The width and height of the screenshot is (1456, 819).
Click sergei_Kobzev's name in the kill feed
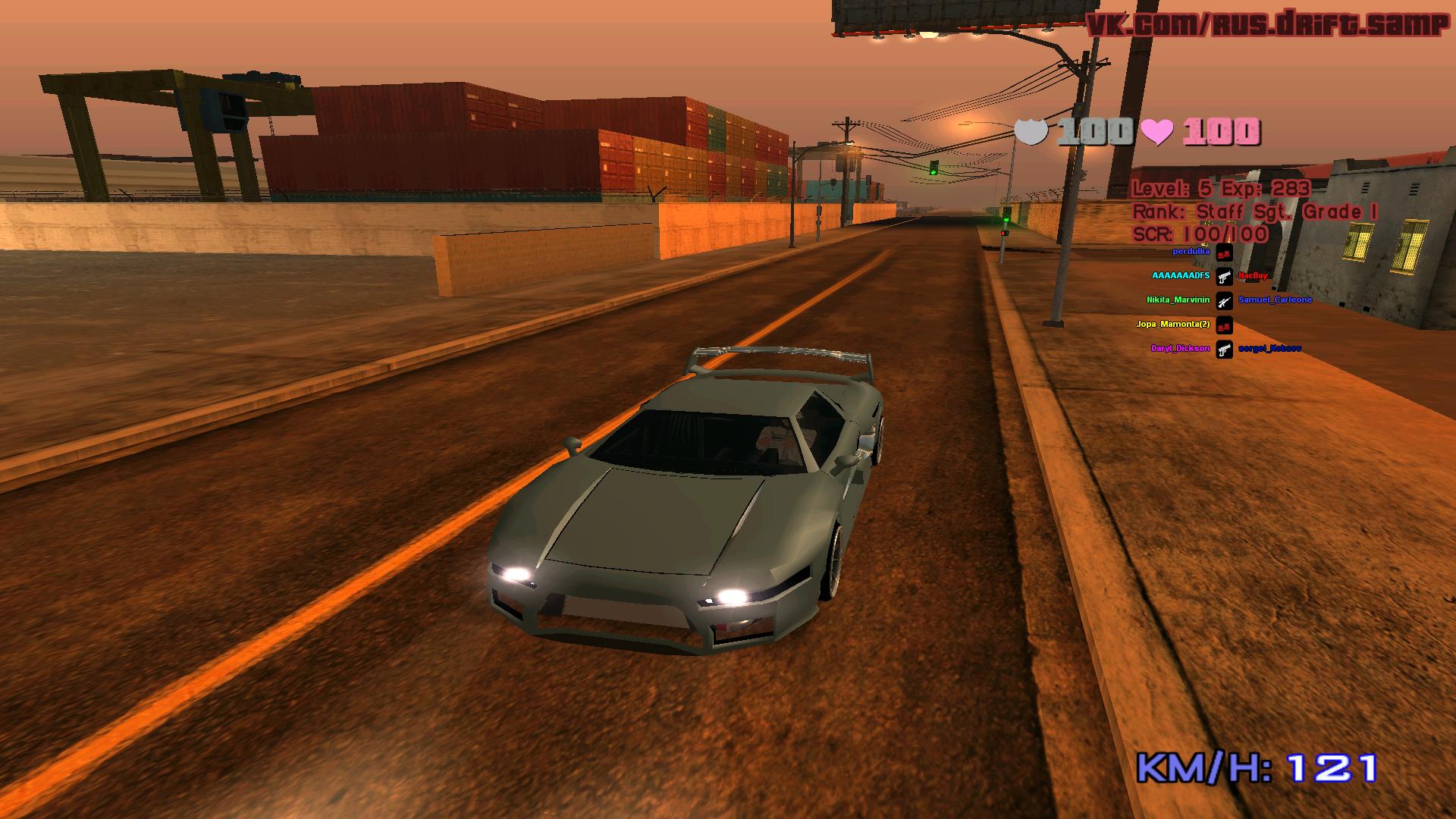point(1269,349)
